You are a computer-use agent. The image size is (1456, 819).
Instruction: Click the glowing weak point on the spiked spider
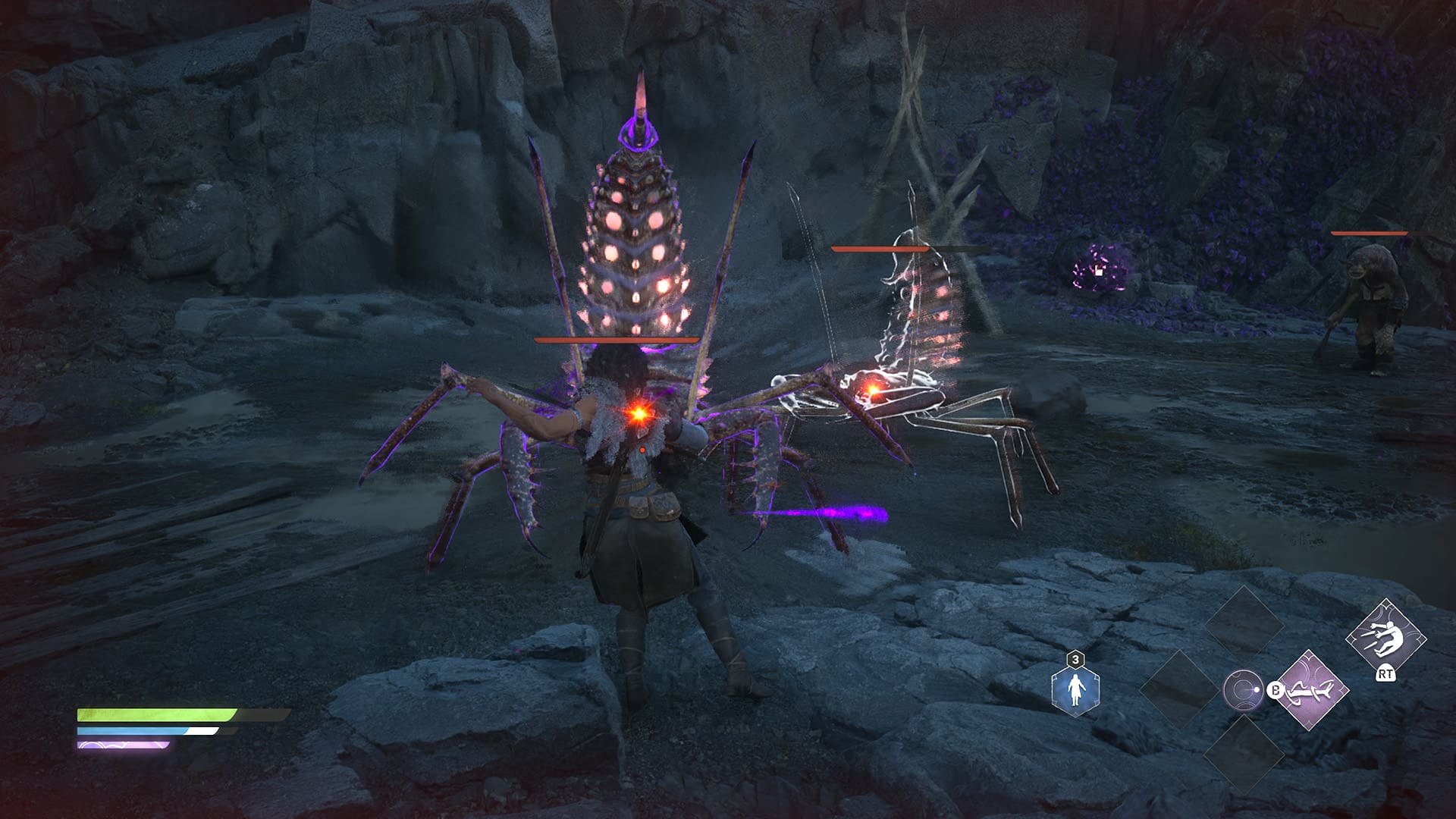pos(638,416)
